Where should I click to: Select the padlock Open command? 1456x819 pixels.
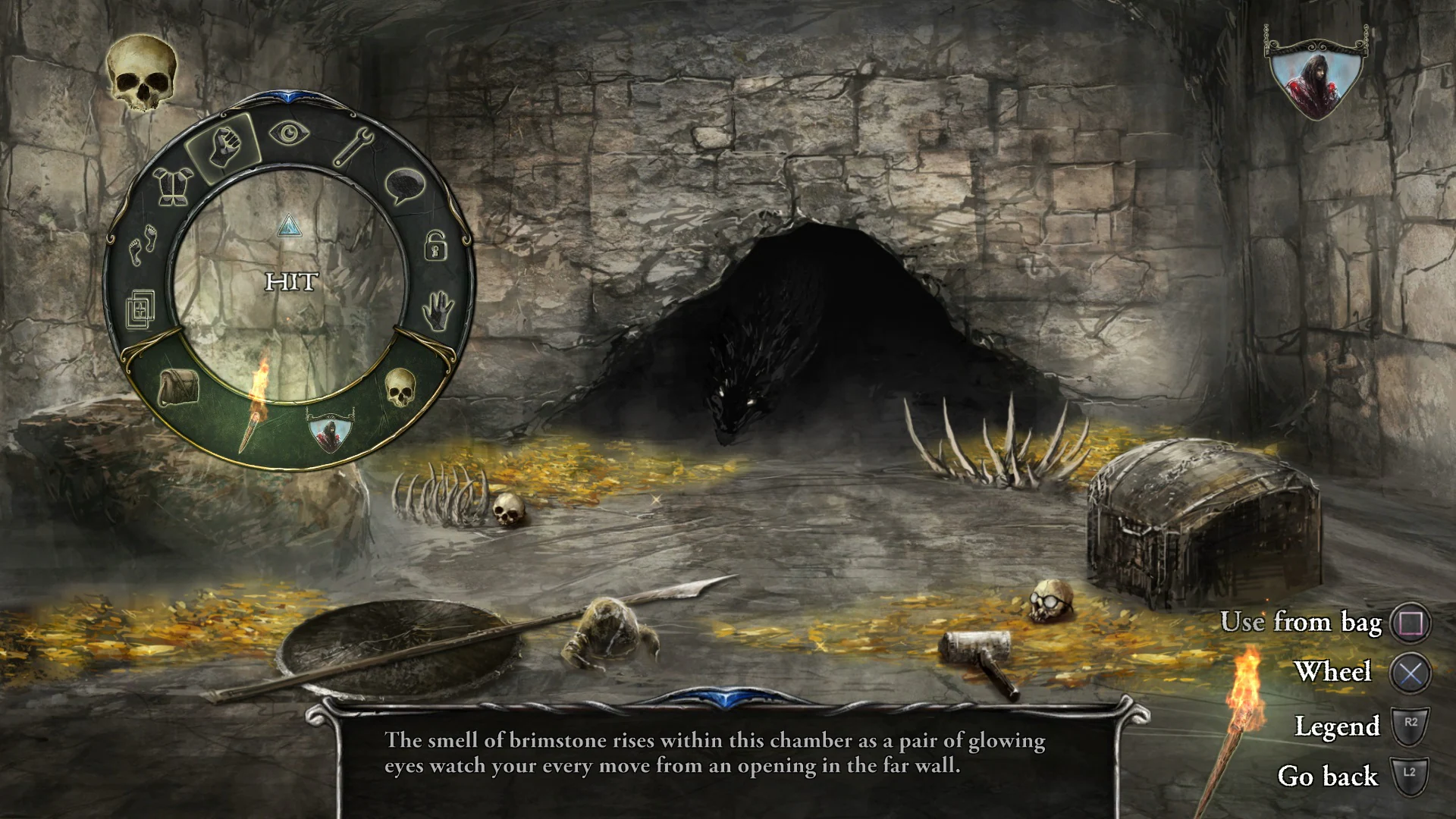click(437, 247)
